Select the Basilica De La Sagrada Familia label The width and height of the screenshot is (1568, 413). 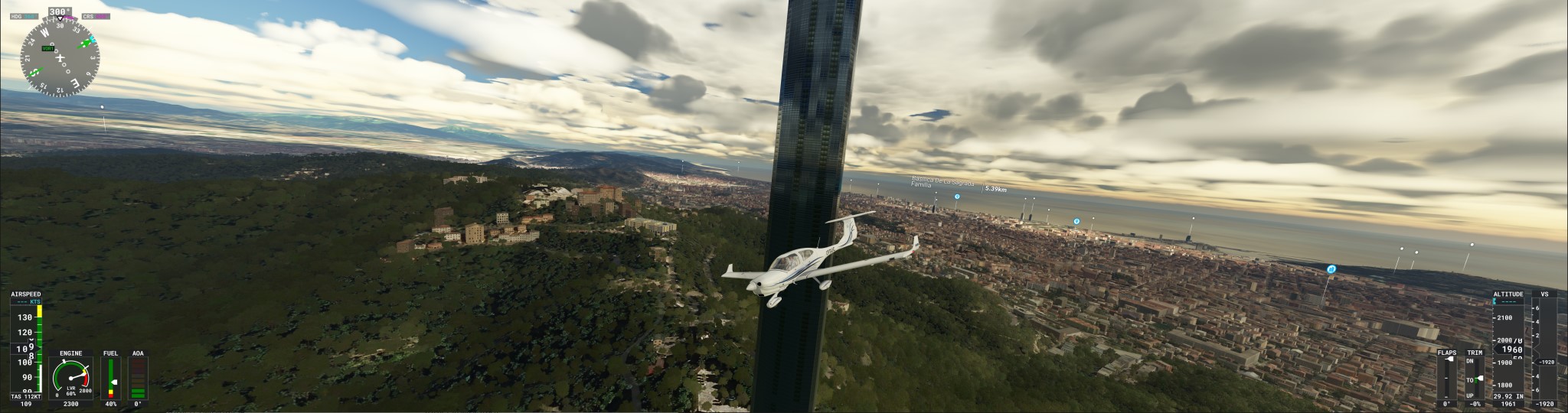point(942,183)
